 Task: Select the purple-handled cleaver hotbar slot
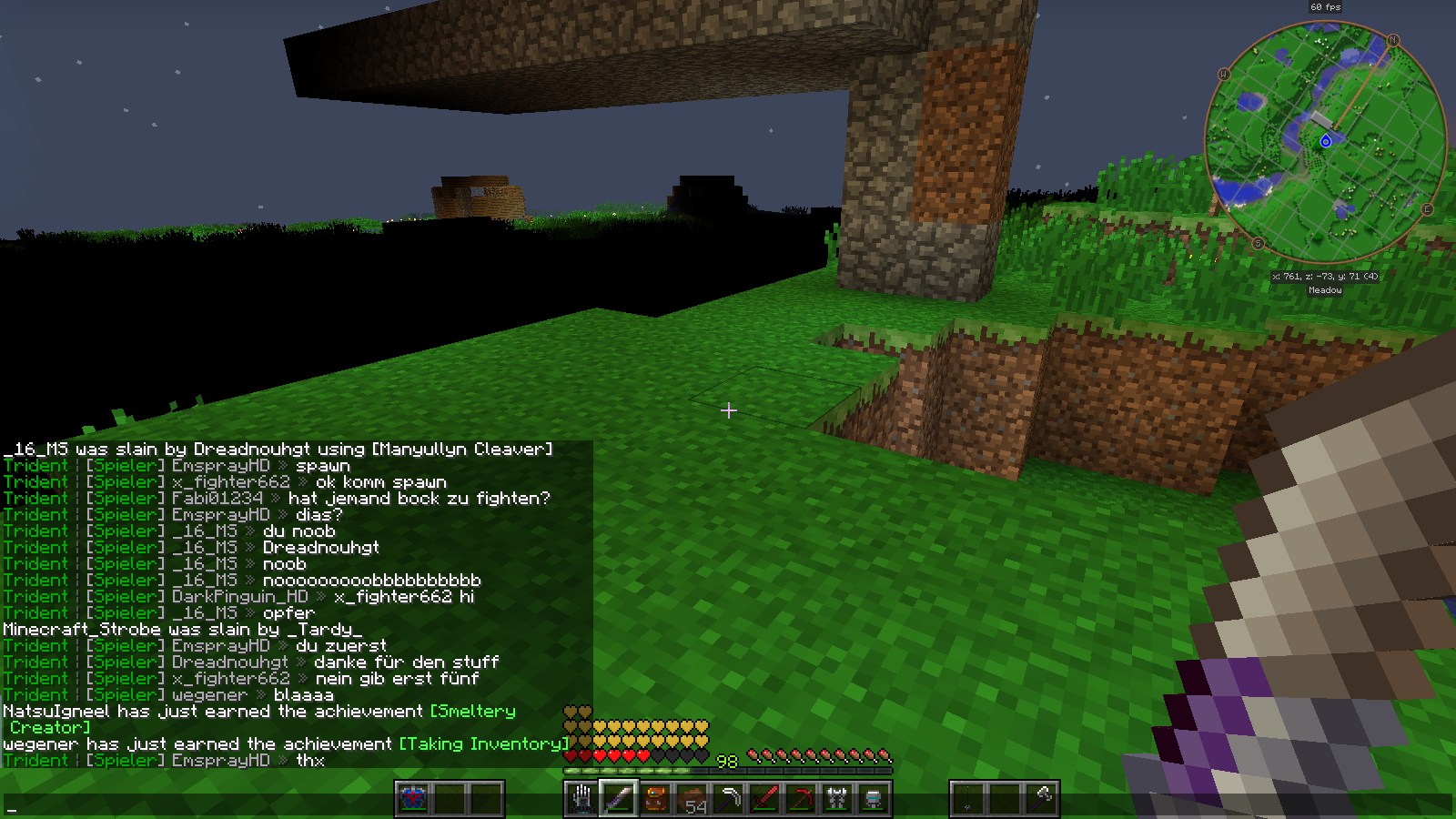[618, 799]
